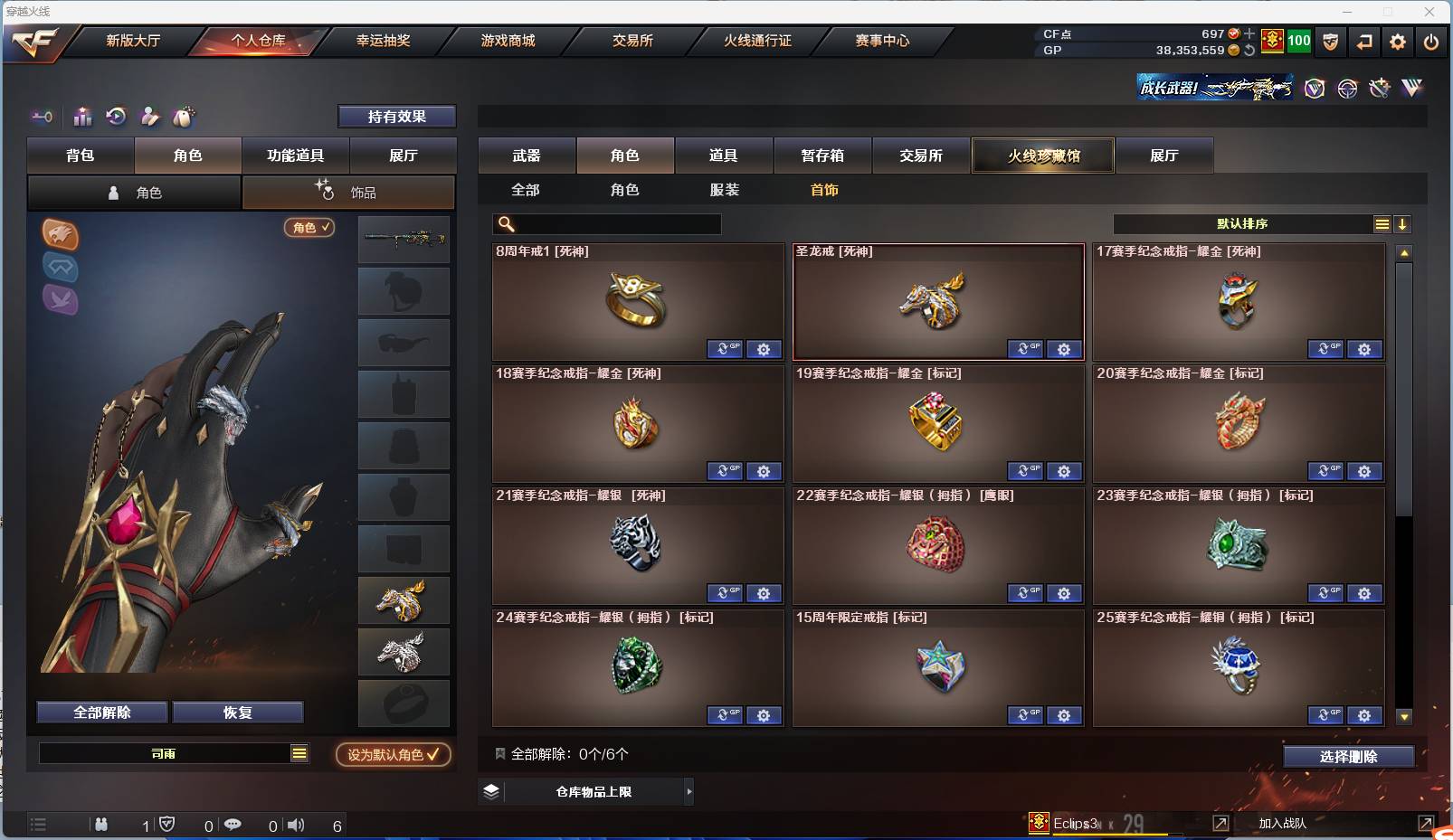Viewport: 1453px width, 840px height.
Task: Open the character edit icon
Action: pyautogui.click(x=149, y=117)
